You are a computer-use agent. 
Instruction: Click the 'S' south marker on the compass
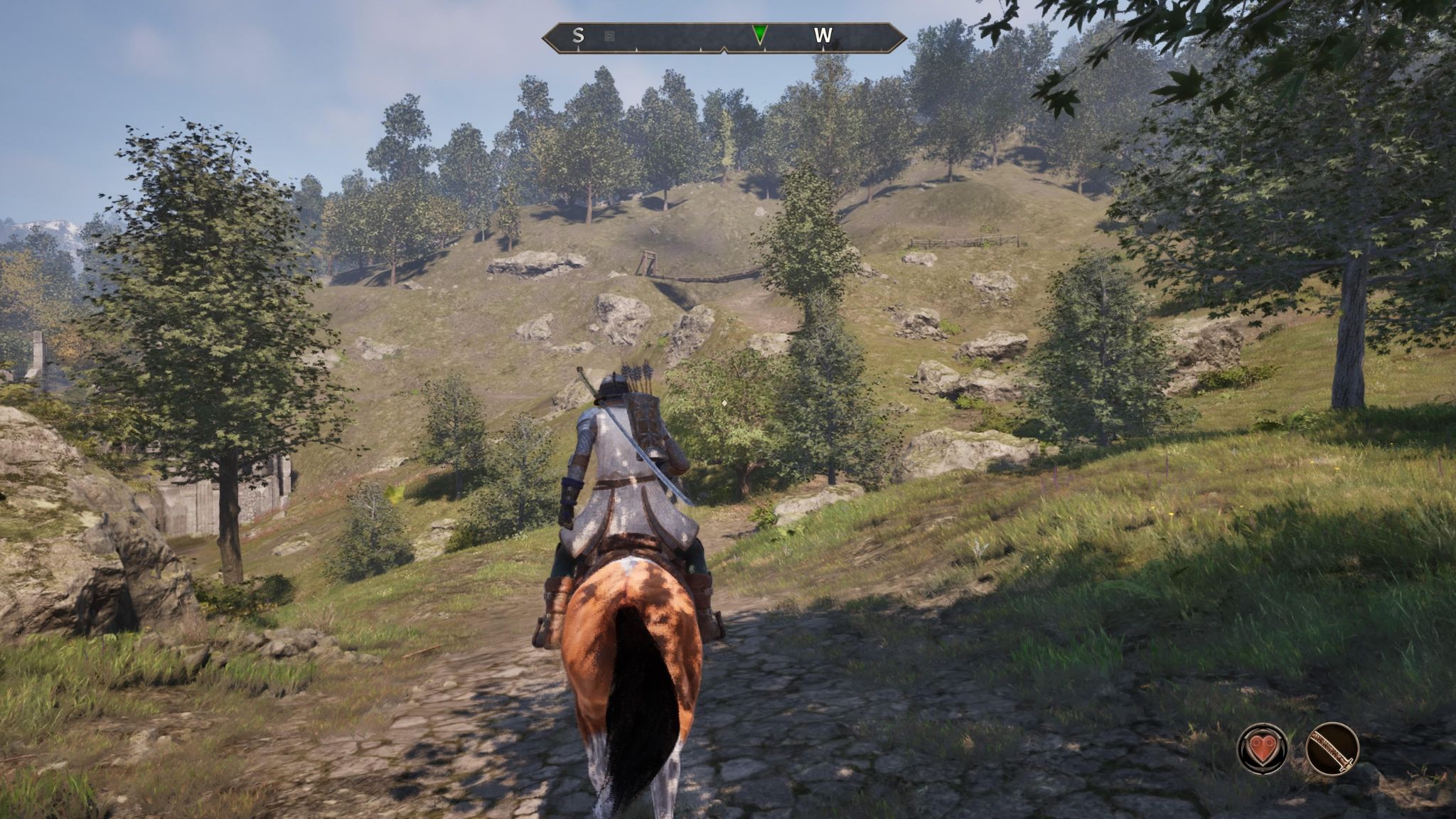click(x=578, y=34)
